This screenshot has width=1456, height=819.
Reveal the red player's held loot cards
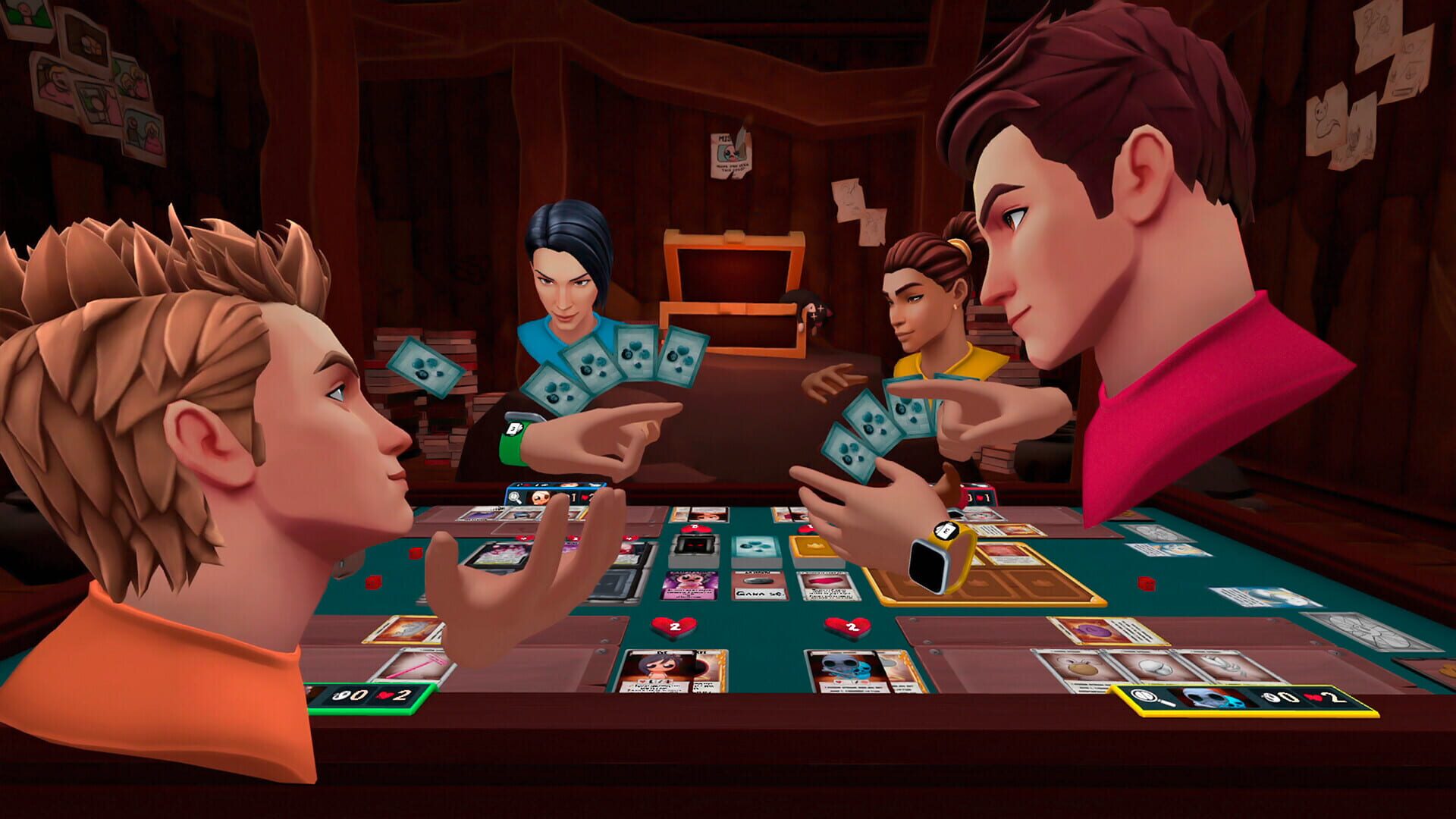point(880,425)
